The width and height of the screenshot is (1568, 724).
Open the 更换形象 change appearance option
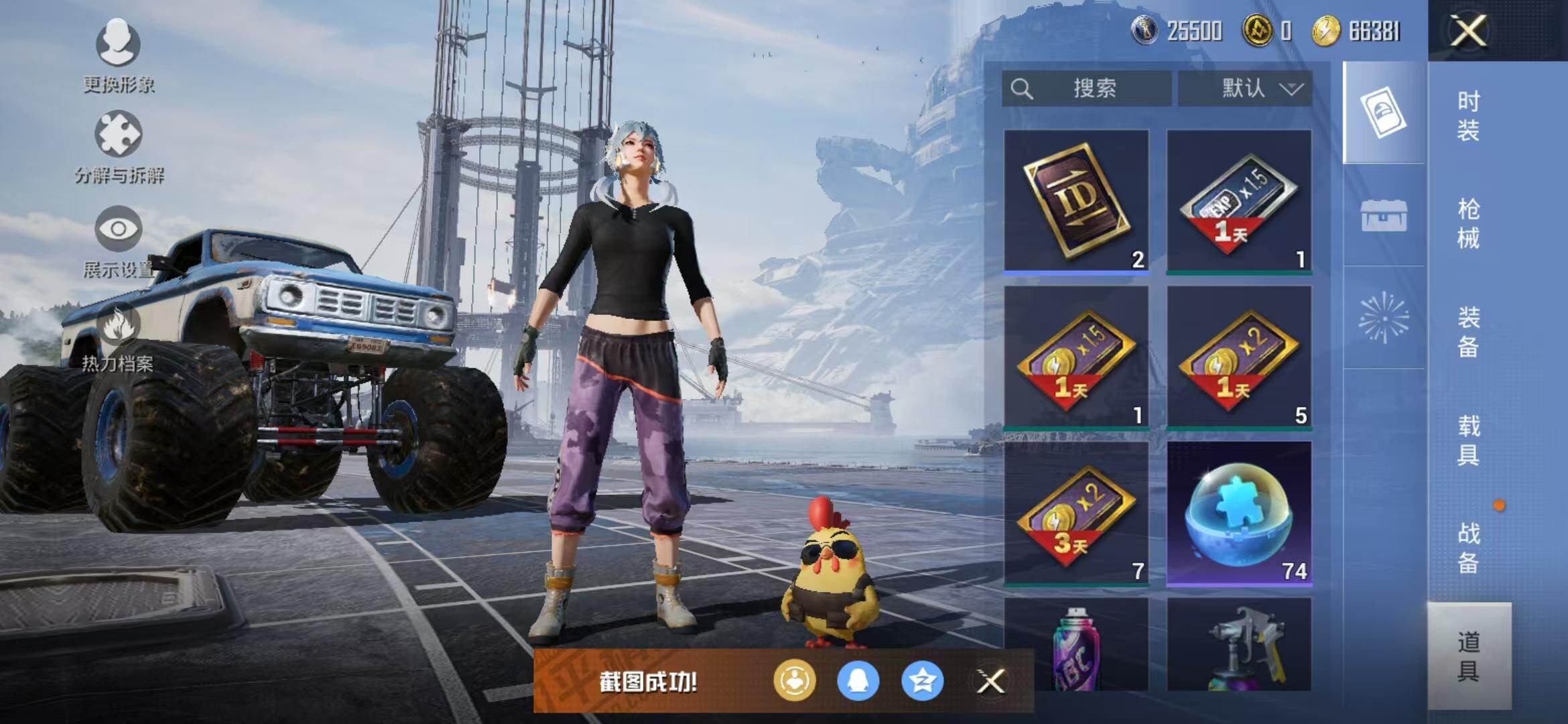119,55
